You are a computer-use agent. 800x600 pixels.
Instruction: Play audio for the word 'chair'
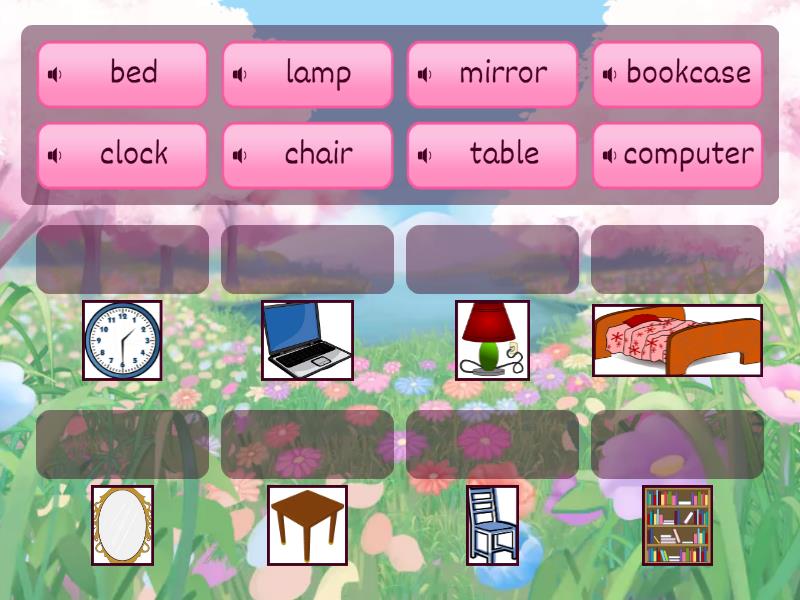pyautogui.click(x=240, y=156)
